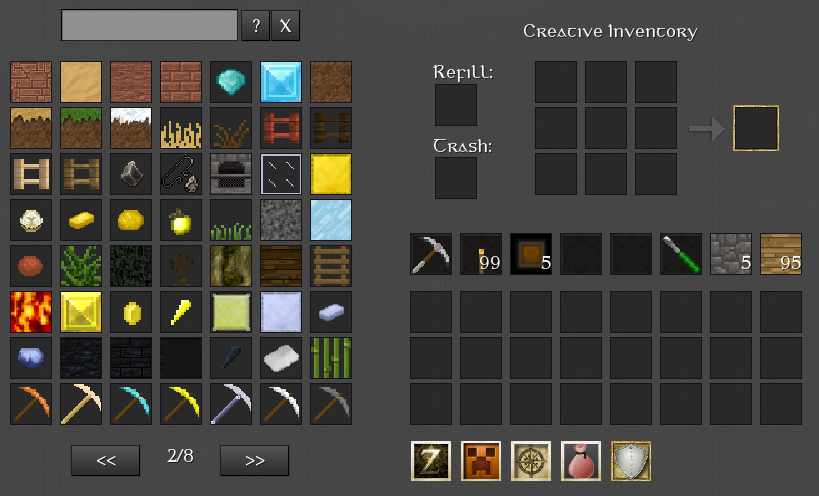Open the shield armor tab

click(x=630, y=461)
